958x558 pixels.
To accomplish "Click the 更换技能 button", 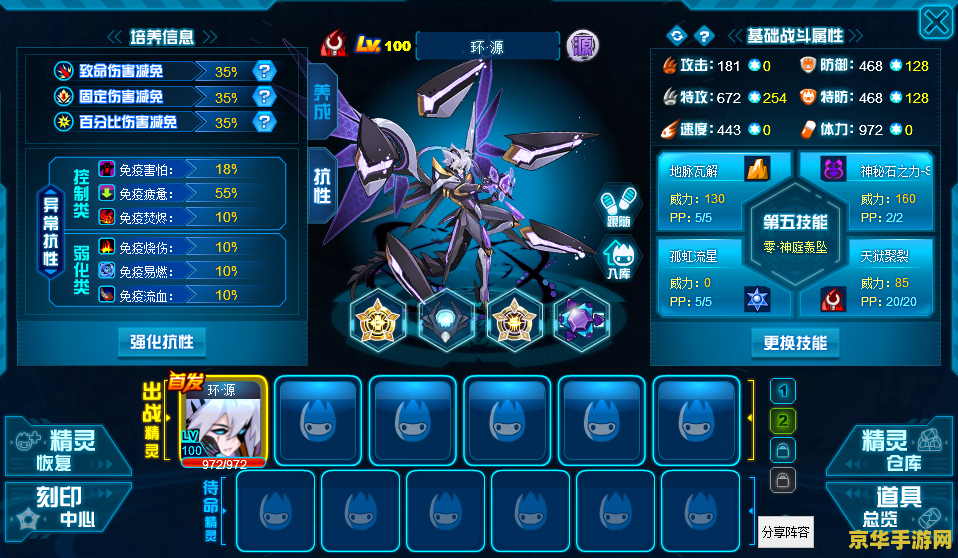I will point(795,343).
